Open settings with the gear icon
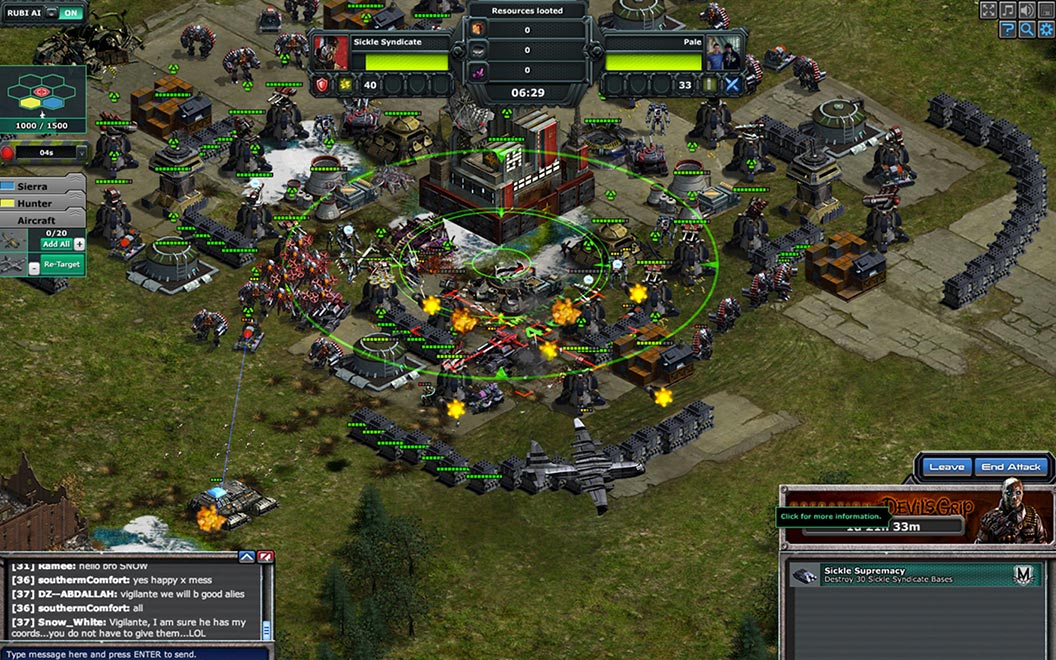Image resolution: width=1056 pixels, height=660 pixels. pyautogui.click(x=1046, y=29)
